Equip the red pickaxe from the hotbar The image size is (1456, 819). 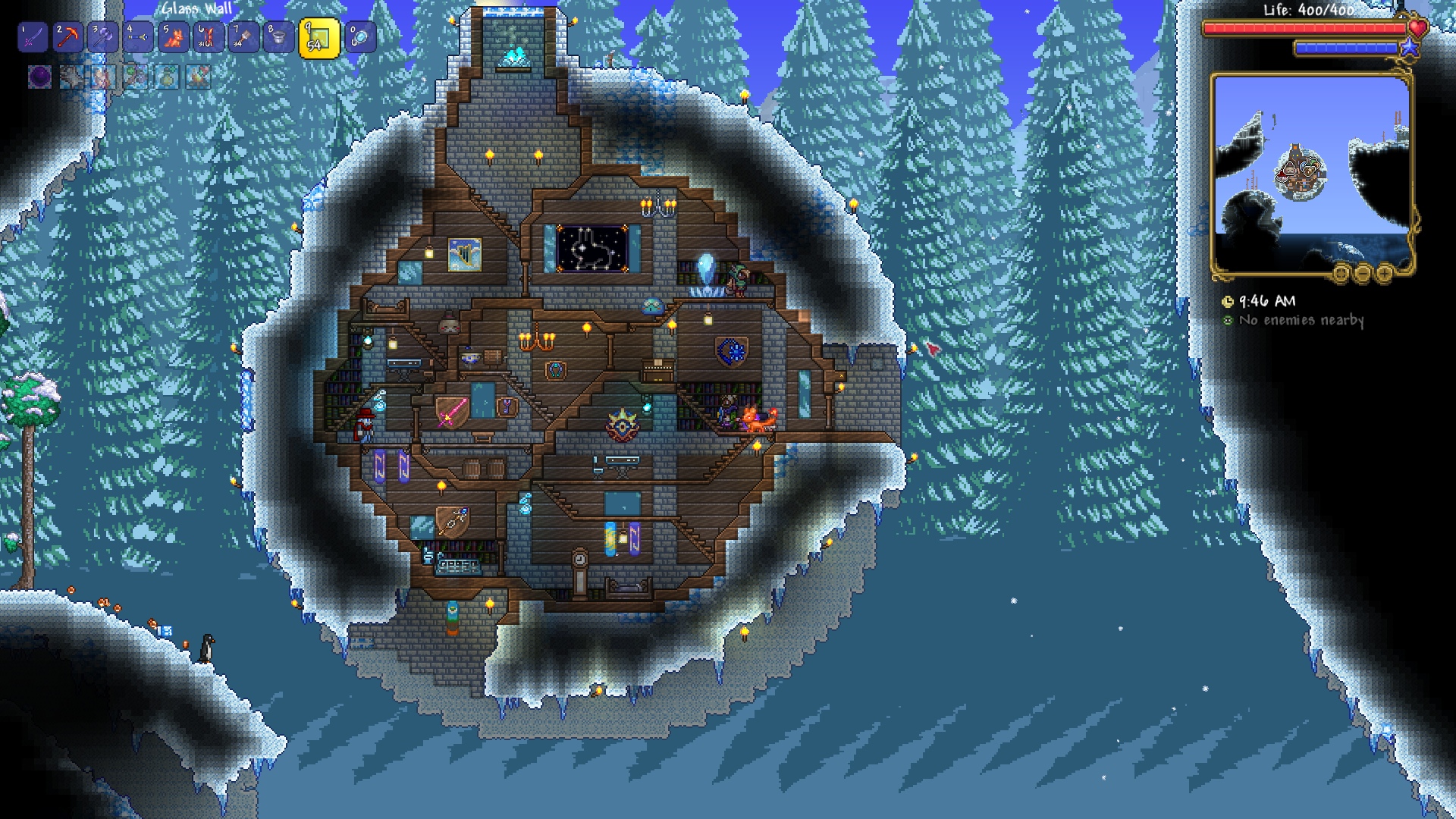pyautogui.click(x=67, y=36)
